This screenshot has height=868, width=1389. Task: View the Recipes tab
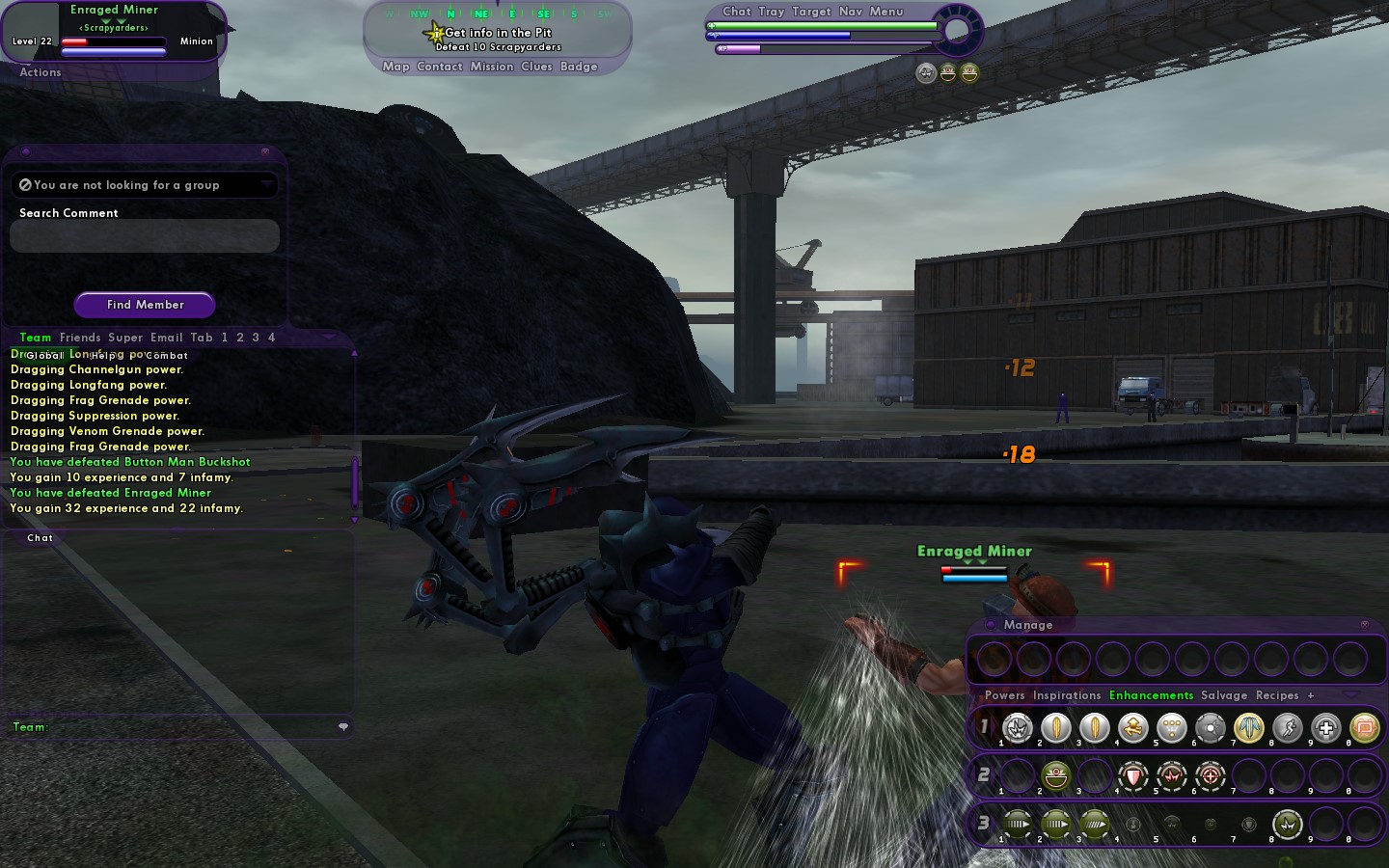(x=1277, y=695)
